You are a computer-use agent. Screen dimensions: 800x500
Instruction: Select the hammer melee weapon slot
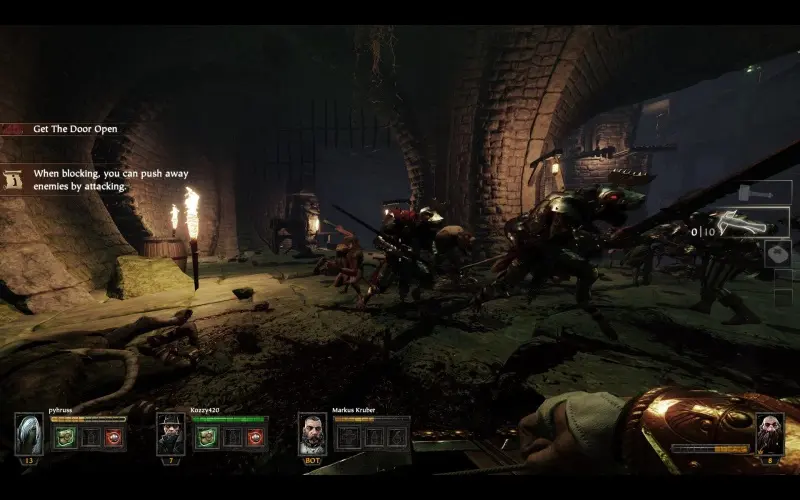pos(764,192)
